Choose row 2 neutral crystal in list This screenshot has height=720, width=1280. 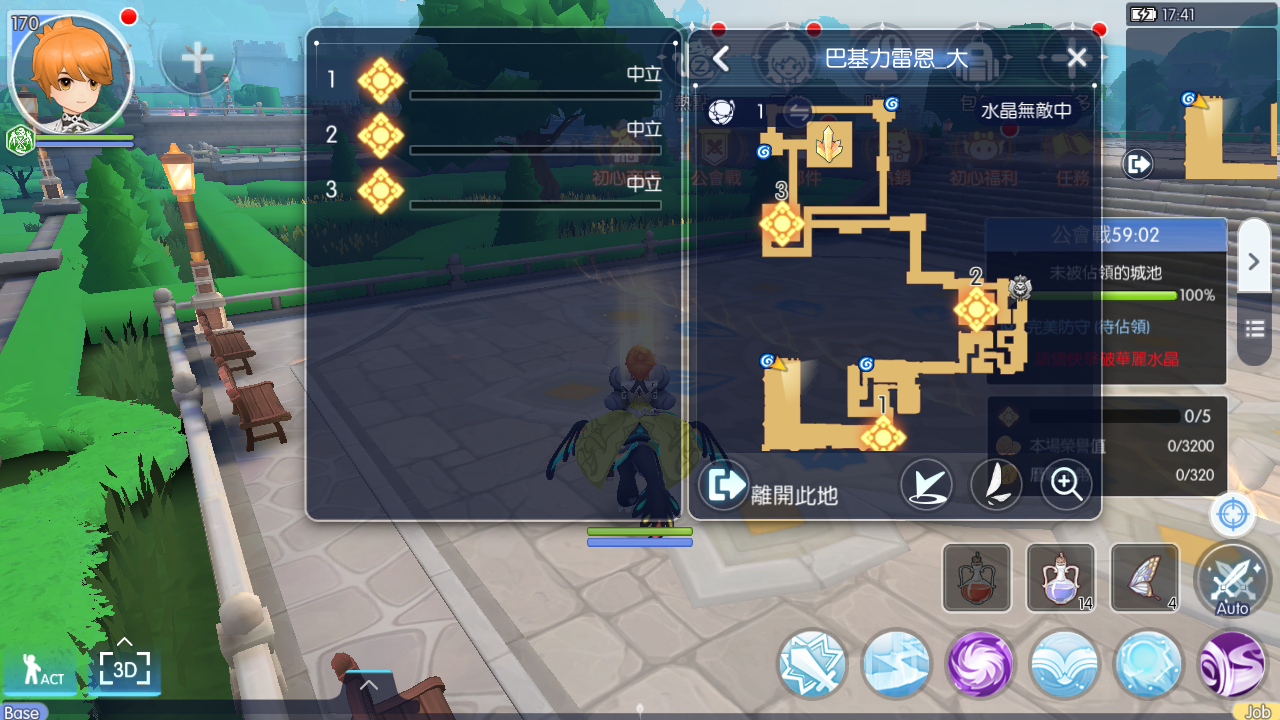[381, 135]
